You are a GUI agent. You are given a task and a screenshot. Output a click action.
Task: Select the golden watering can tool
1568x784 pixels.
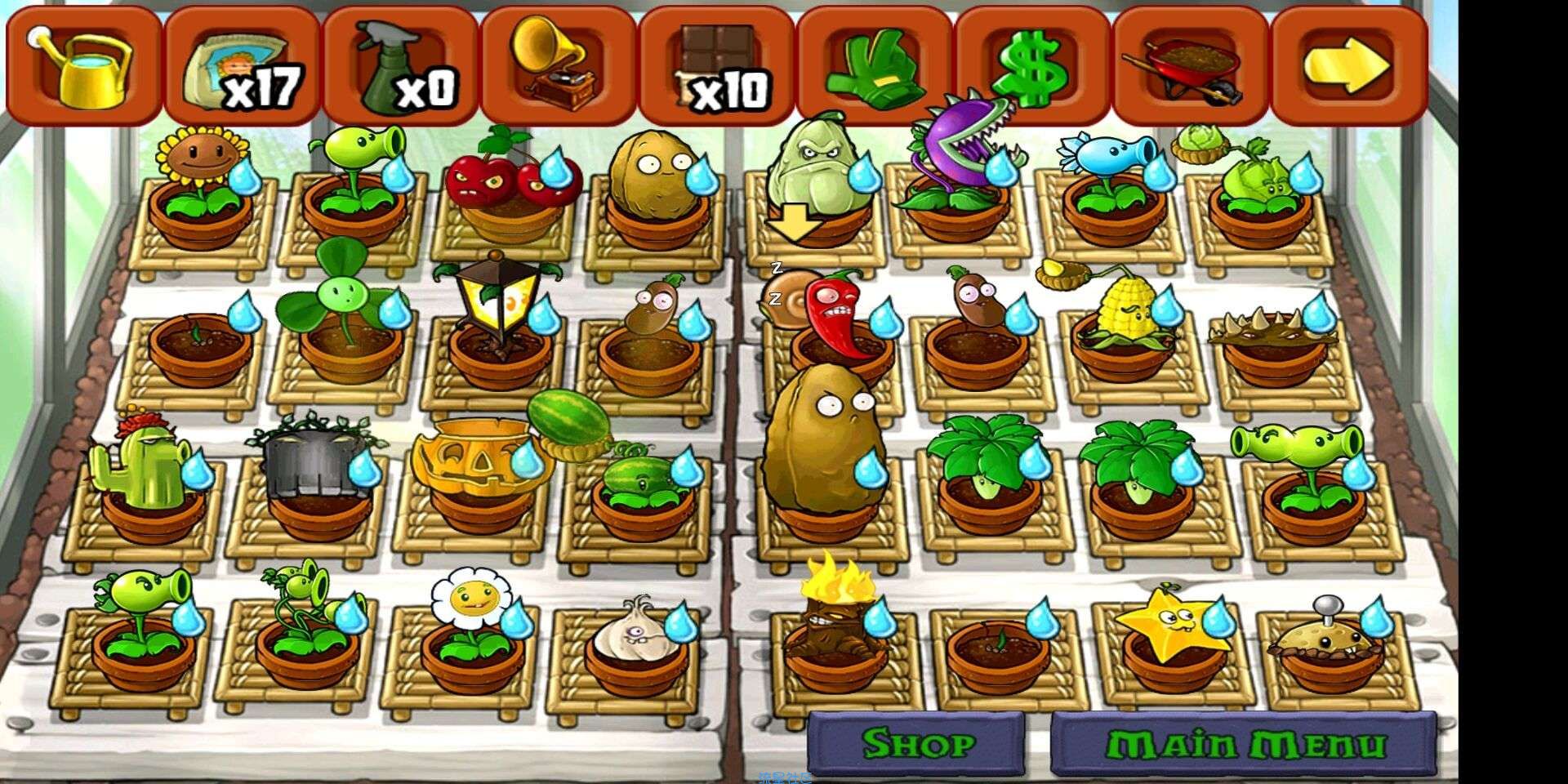click(x=82, y=65)
